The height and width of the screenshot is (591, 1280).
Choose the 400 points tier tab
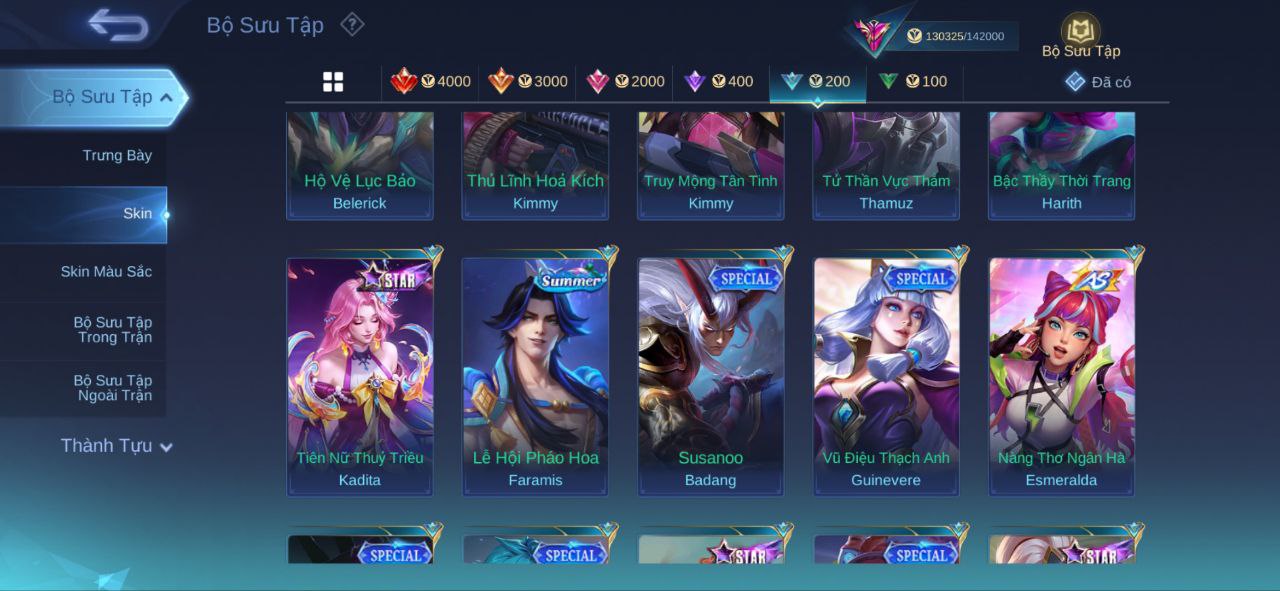click(x=719, y=81)
